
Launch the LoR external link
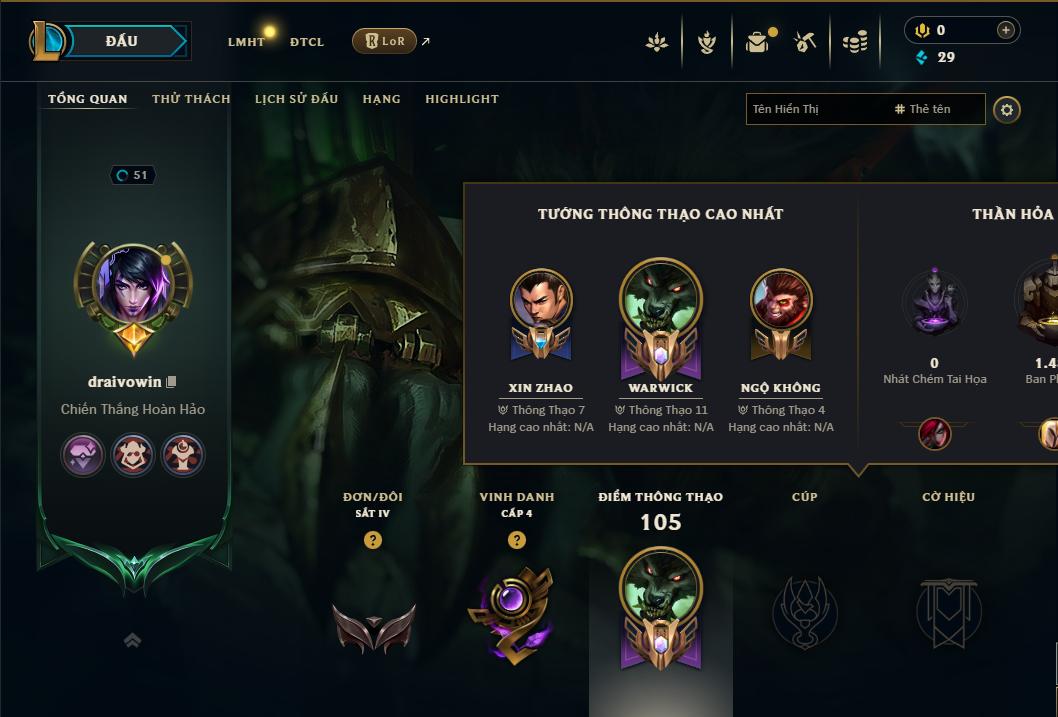click(x=385, y=41)
